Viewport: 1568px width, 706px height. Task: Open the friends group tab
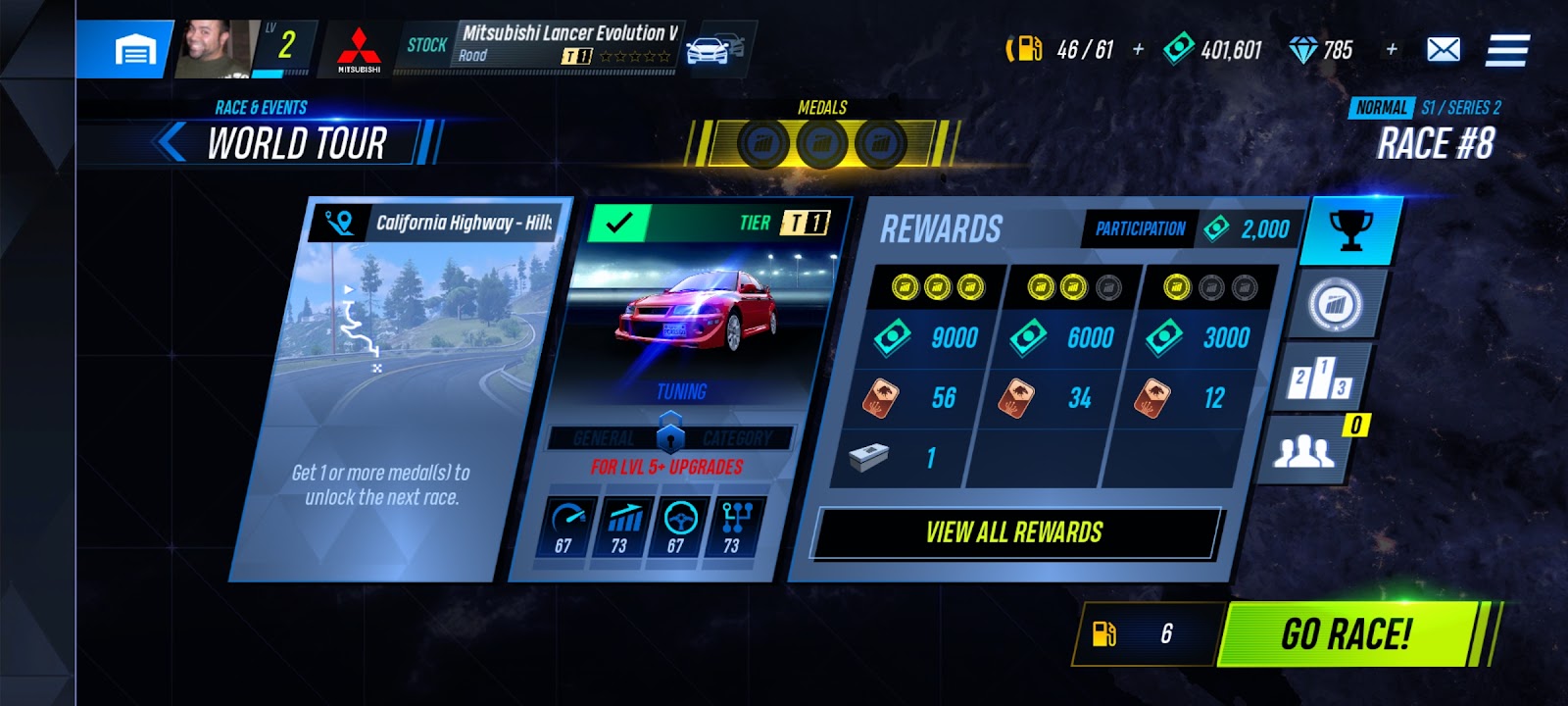(x=1303, y=451)
